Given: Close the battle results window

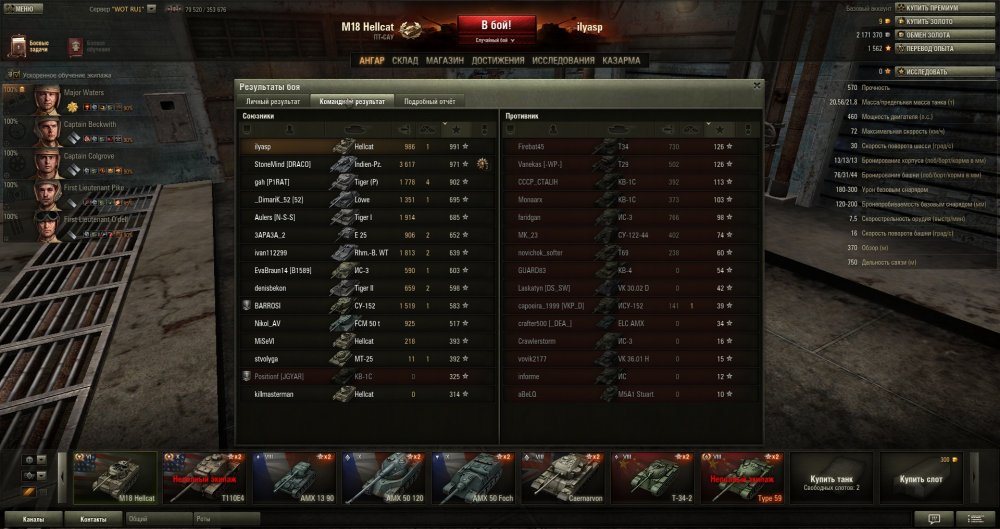Looking at the screenshot, I should coord(756,86).
